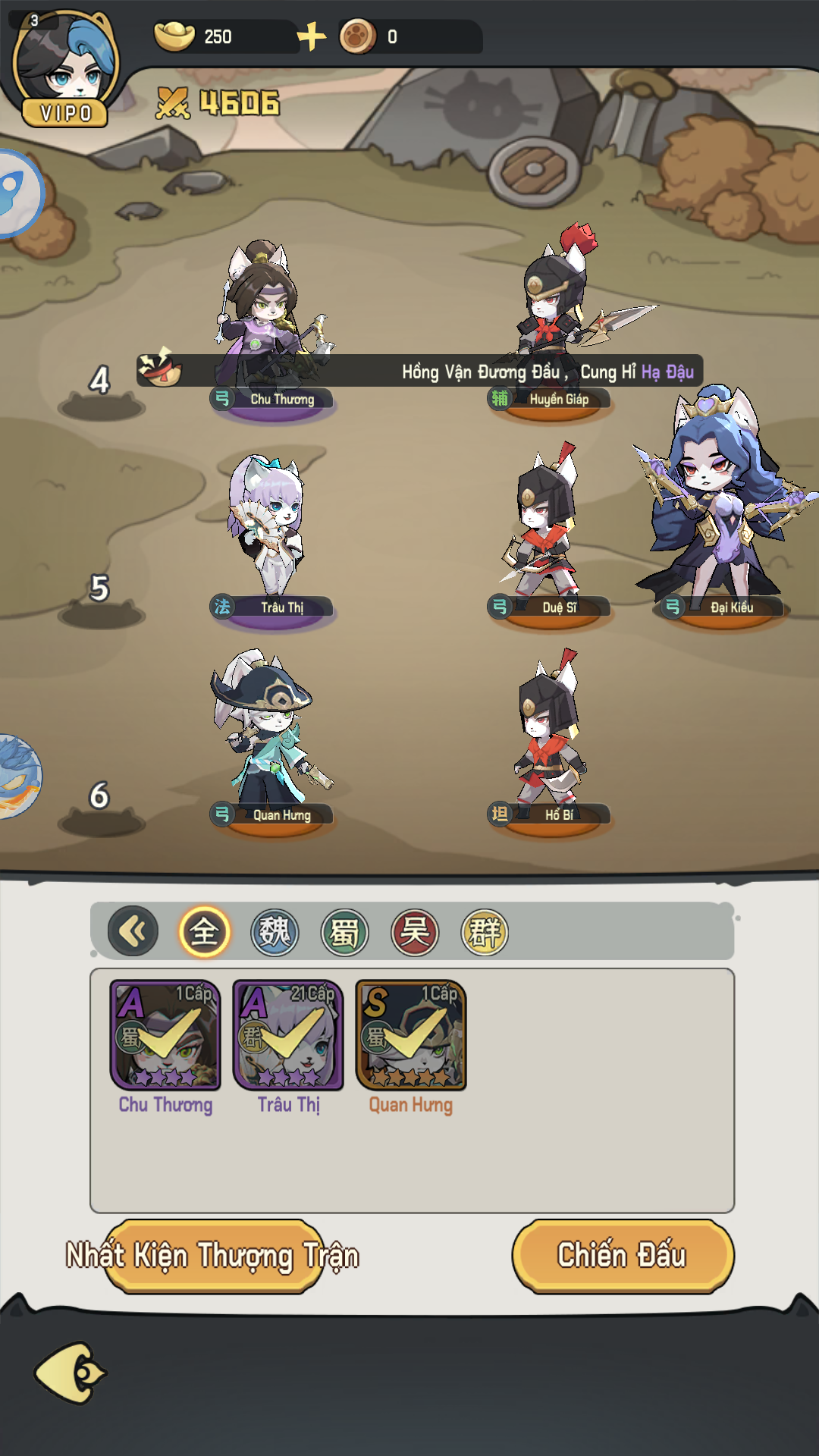This screenshot has height=1456, width=819.
Task: Open the 群 faction filter
Action: pyautogui.click(x=485, y=932)
